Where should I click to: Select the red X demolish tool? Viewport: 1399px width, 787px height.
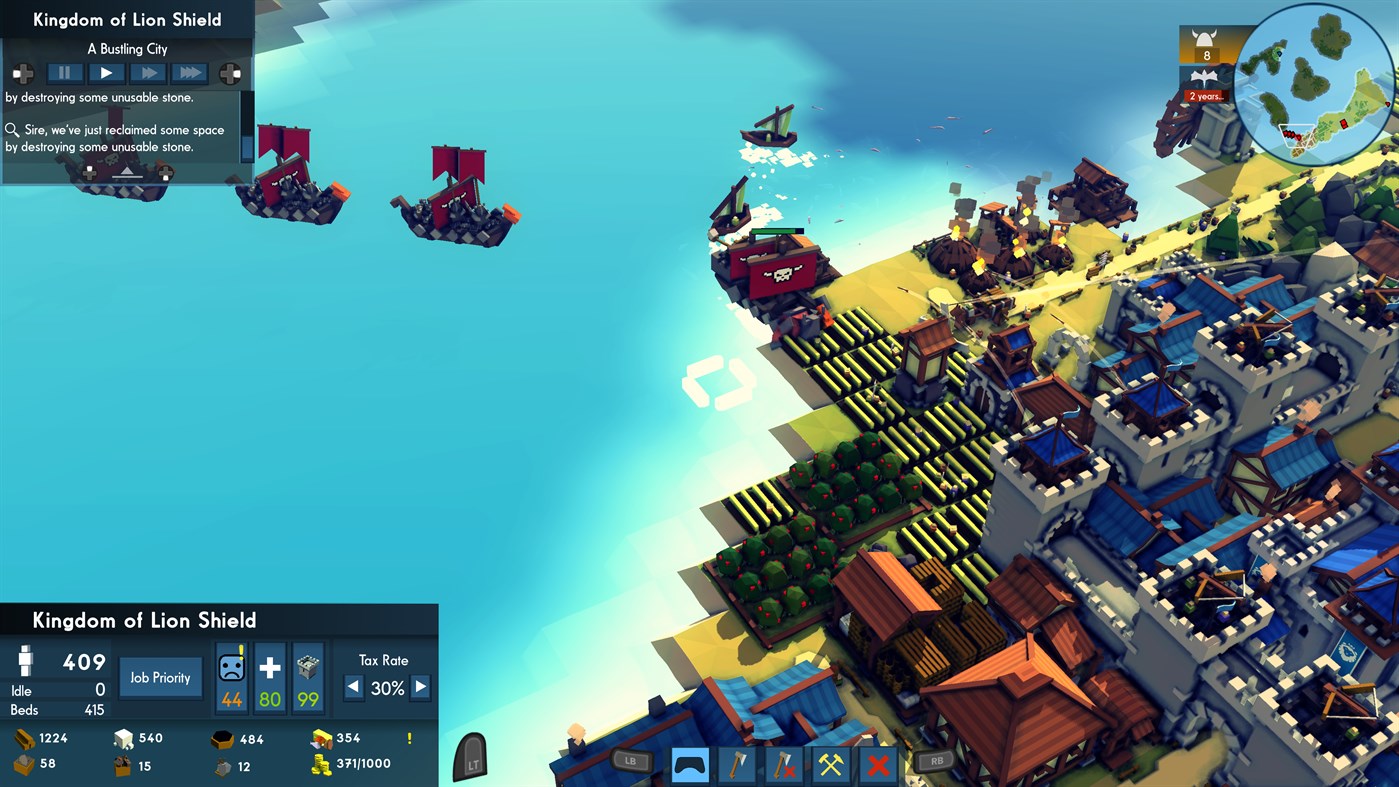(x=878, y=765)
